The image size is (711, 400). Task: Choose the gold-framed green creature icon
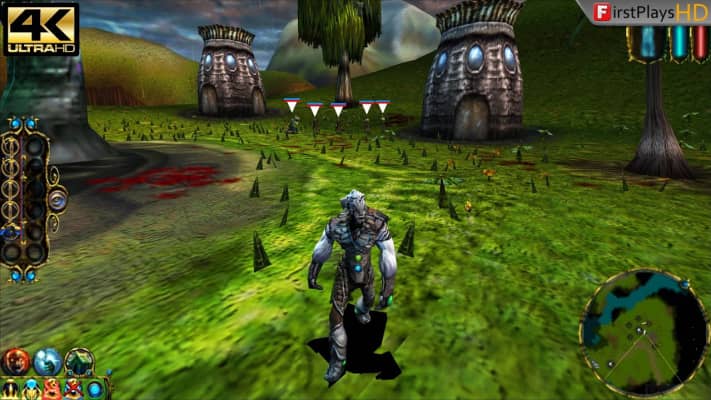tap(79, 360)
